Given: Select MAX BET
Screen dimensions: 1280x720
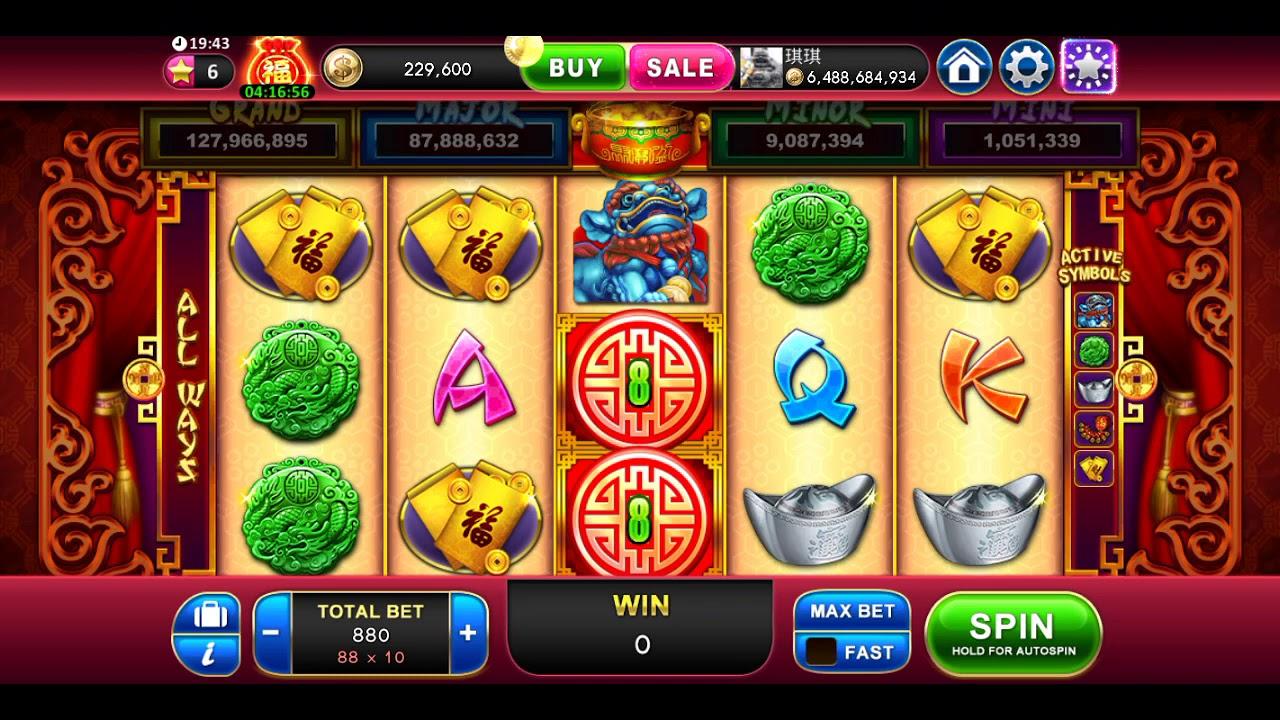Looking at the screenshot, I should pos(852,611).
